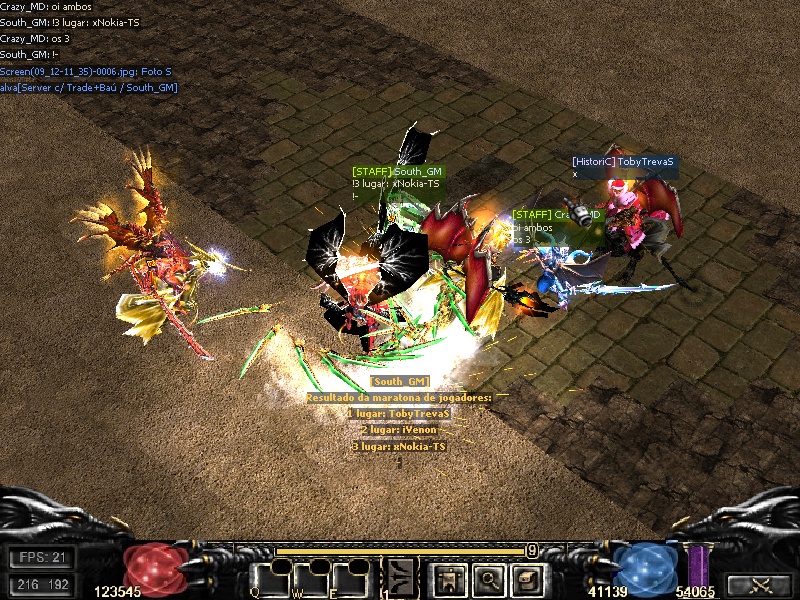This screenshot has width=800, height=600.
Task: Select the Q quick-item slot
Action: click(x=270, y=578)
